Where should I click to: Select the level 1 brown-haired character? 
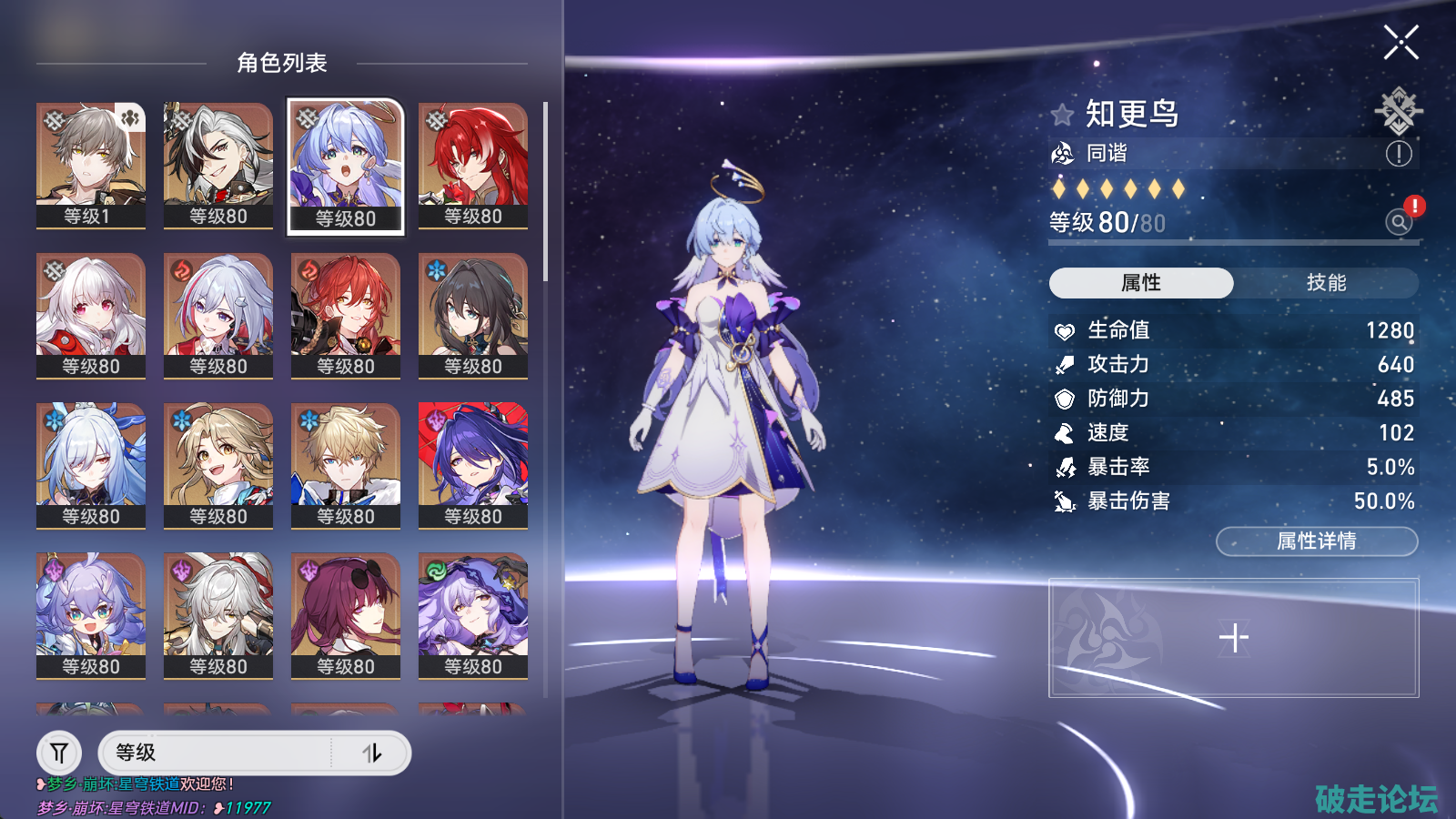(x=90, y=164)
